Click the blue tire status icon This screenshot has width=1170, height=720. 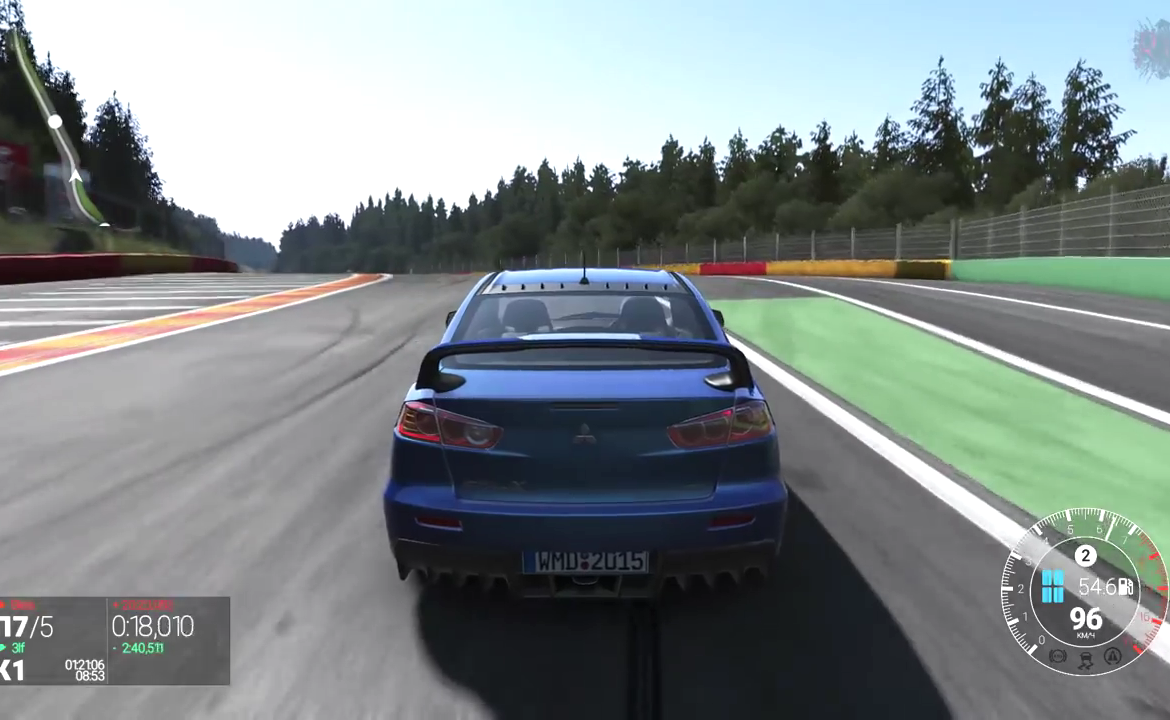(1052, 586)
